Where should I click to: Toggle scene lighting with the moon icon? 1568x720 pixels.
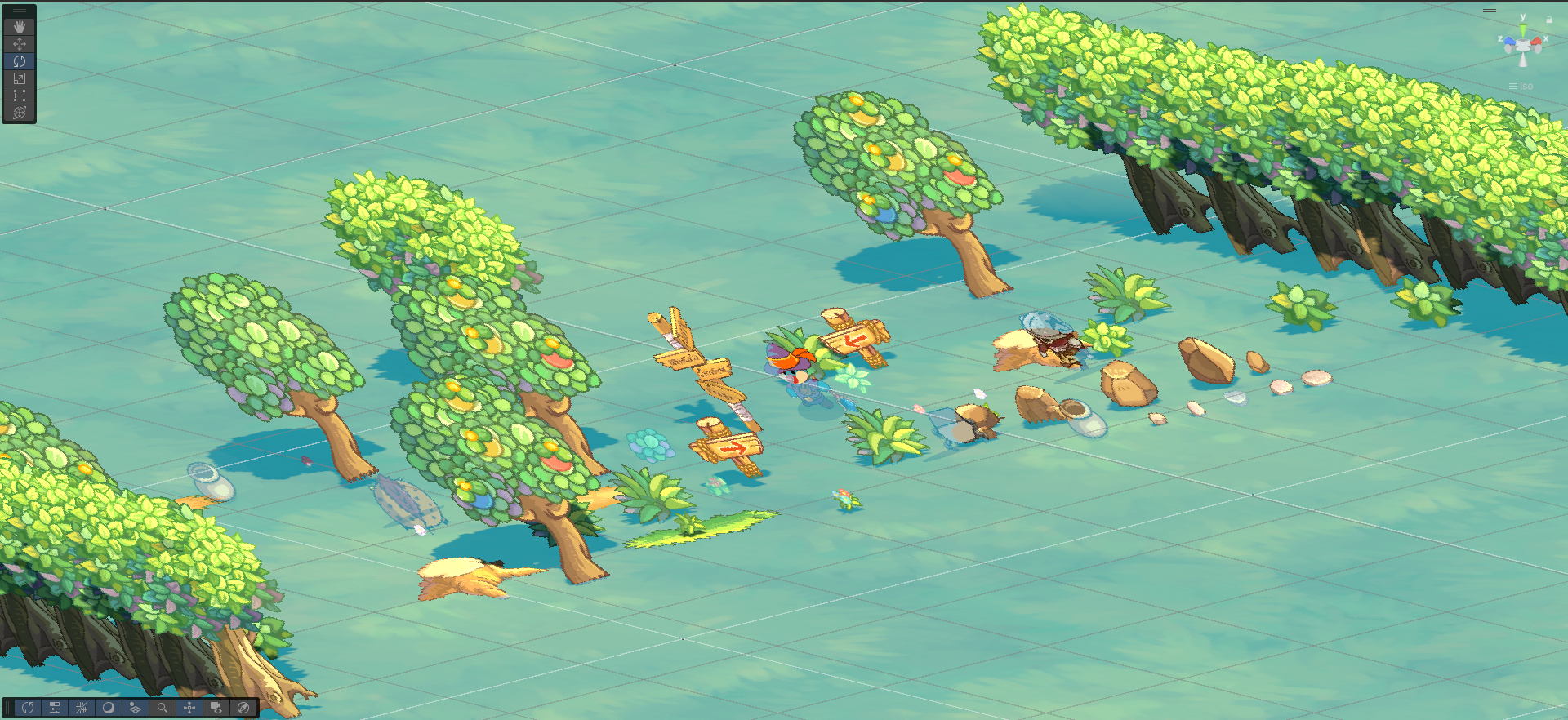[x=109, y=708]
